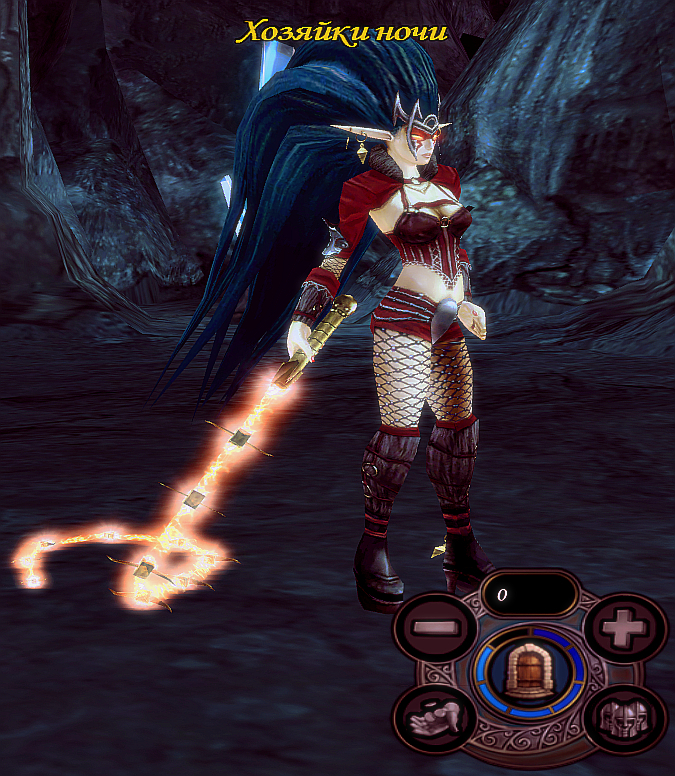Click the plus button on the control wheel
675x776 pixels.
625,630
